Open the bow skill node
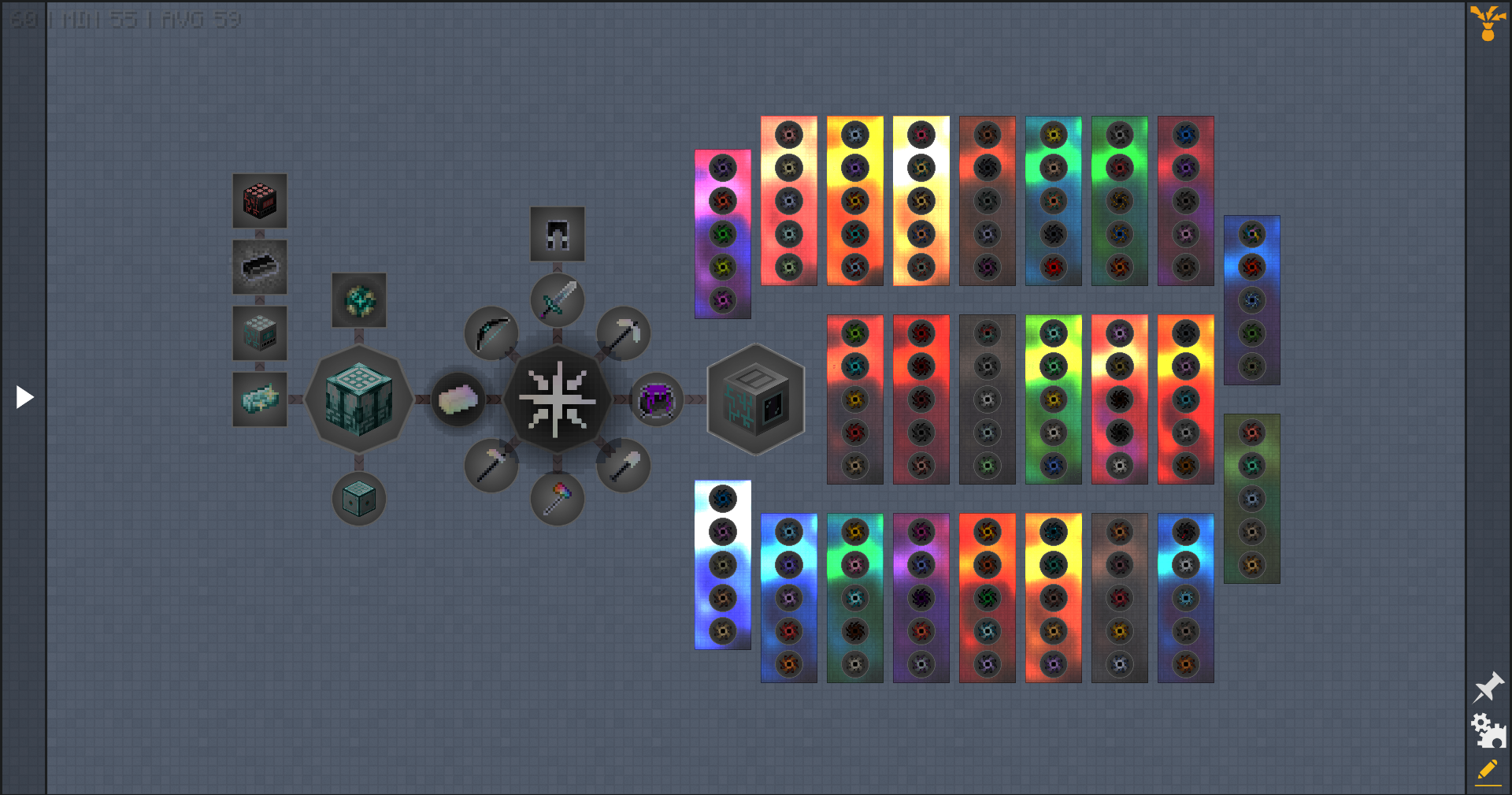Image resolution: width=1512 pixels, height=795 pixels. click(492, 332)
